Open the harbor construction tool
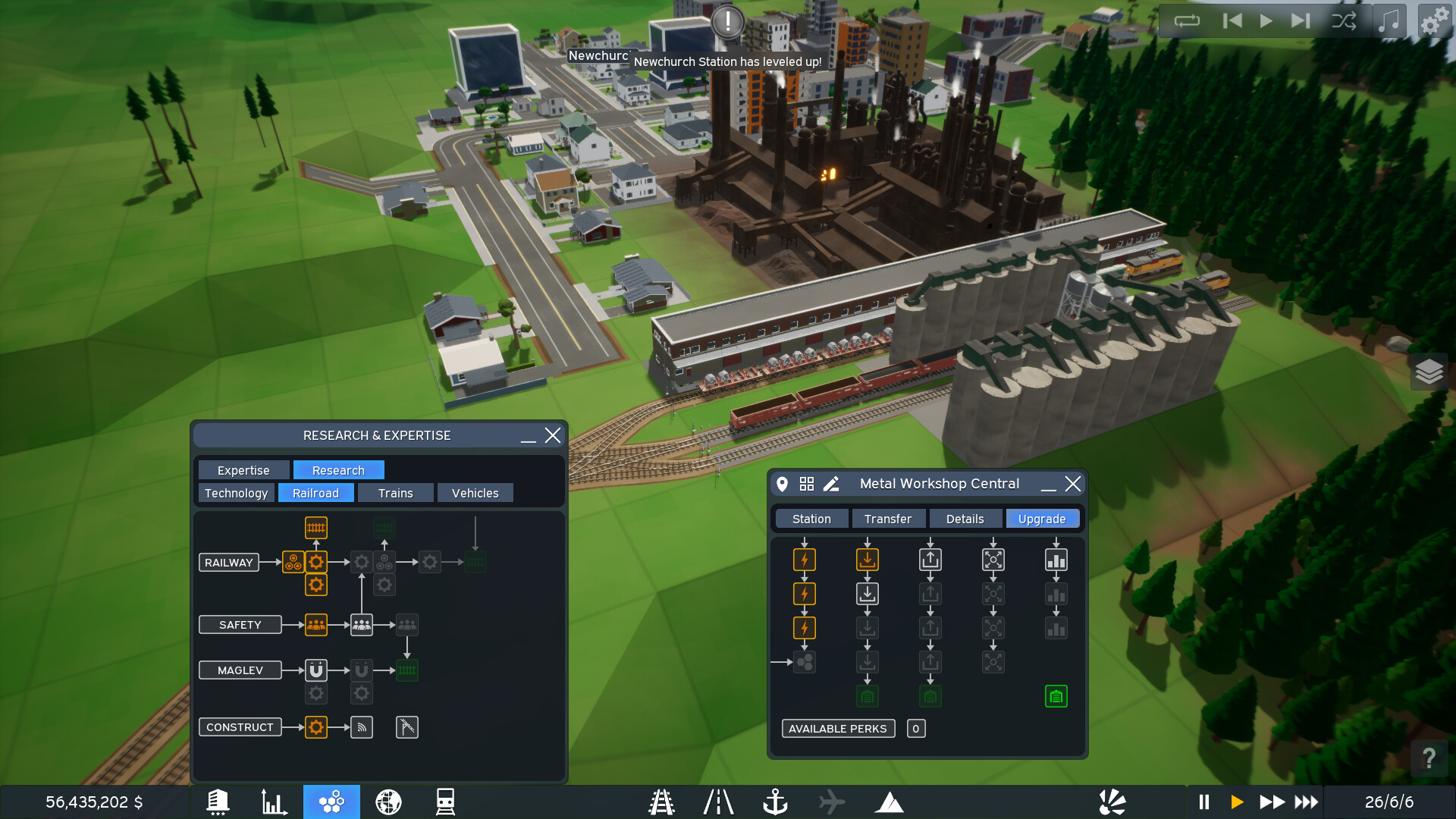 776,801
